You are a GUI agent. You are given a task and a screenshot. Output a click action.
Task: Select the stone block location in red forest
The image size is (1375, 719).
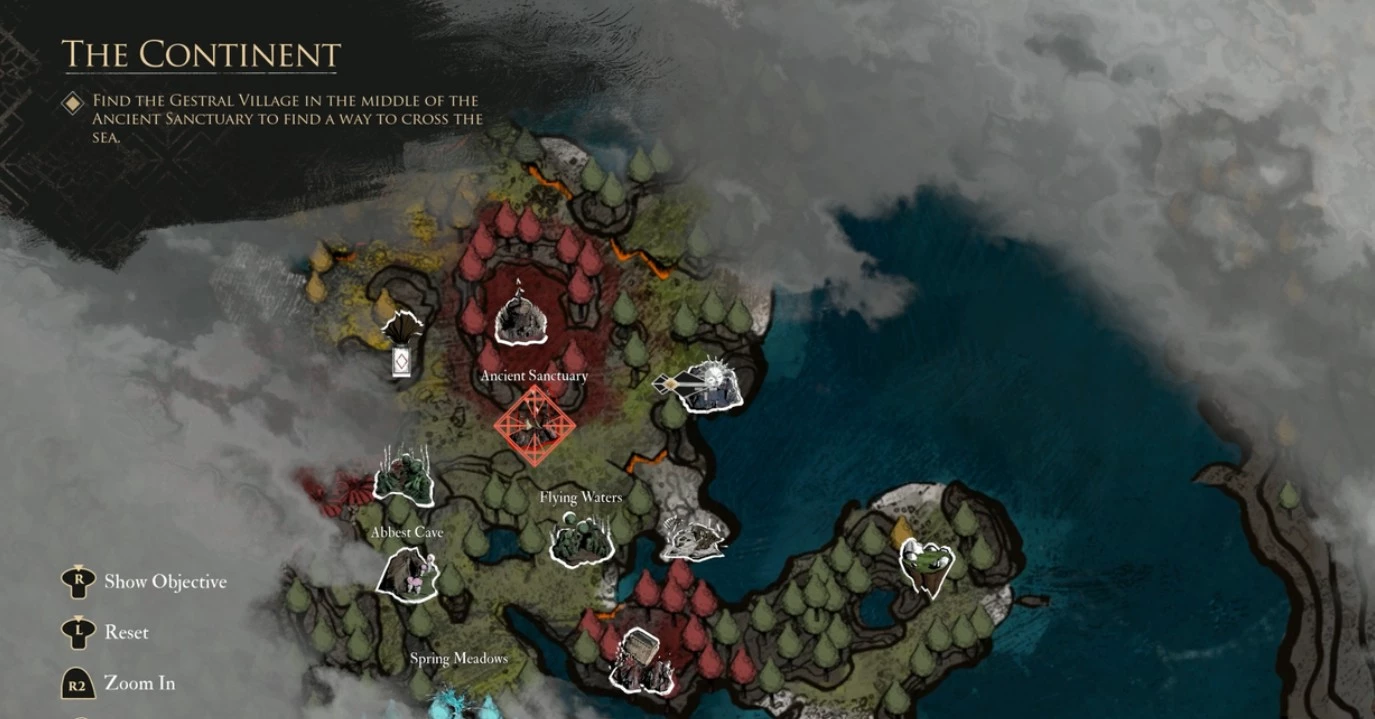point(641,661)
